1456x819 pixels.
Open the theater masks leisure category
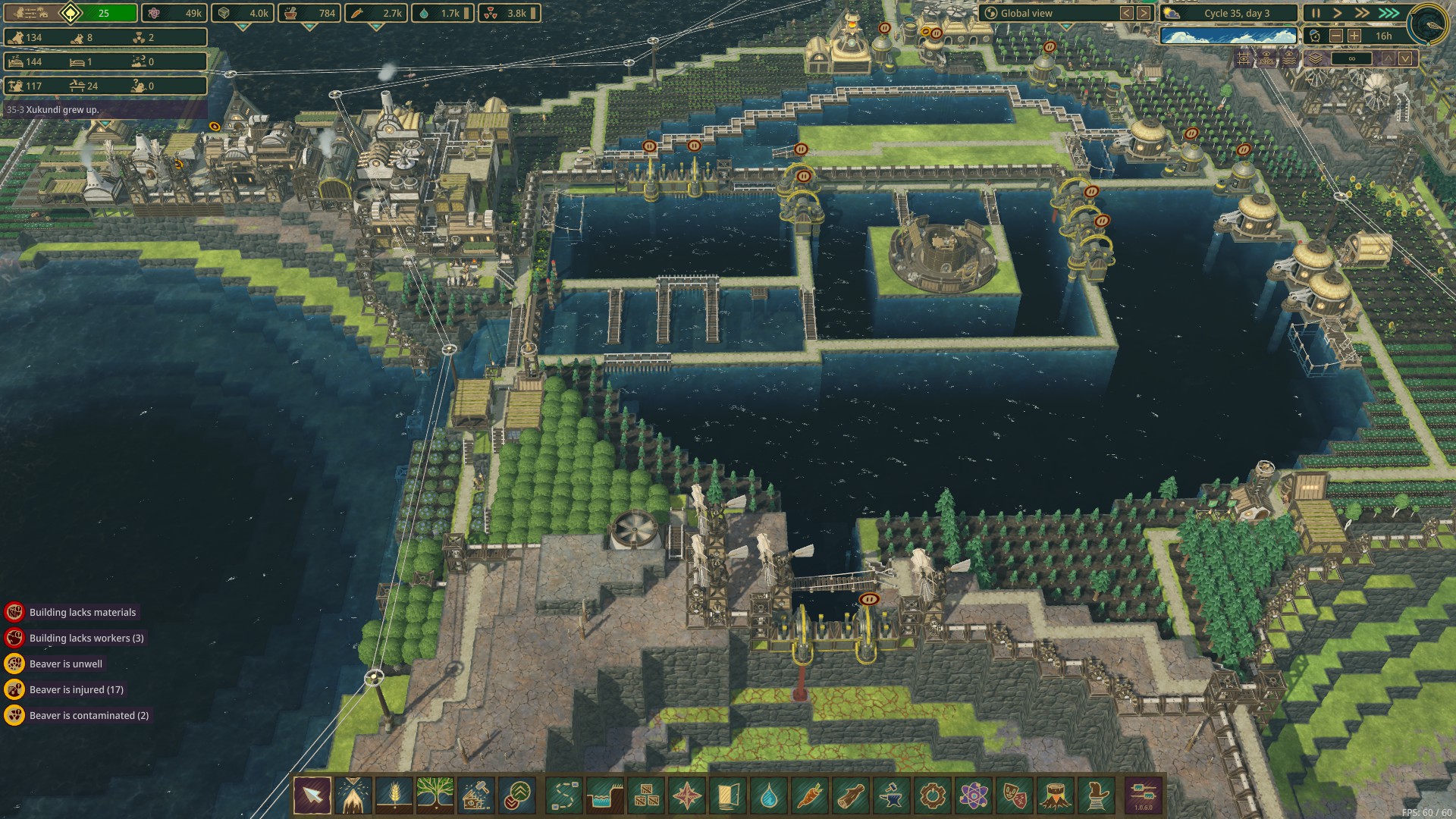1014,796
